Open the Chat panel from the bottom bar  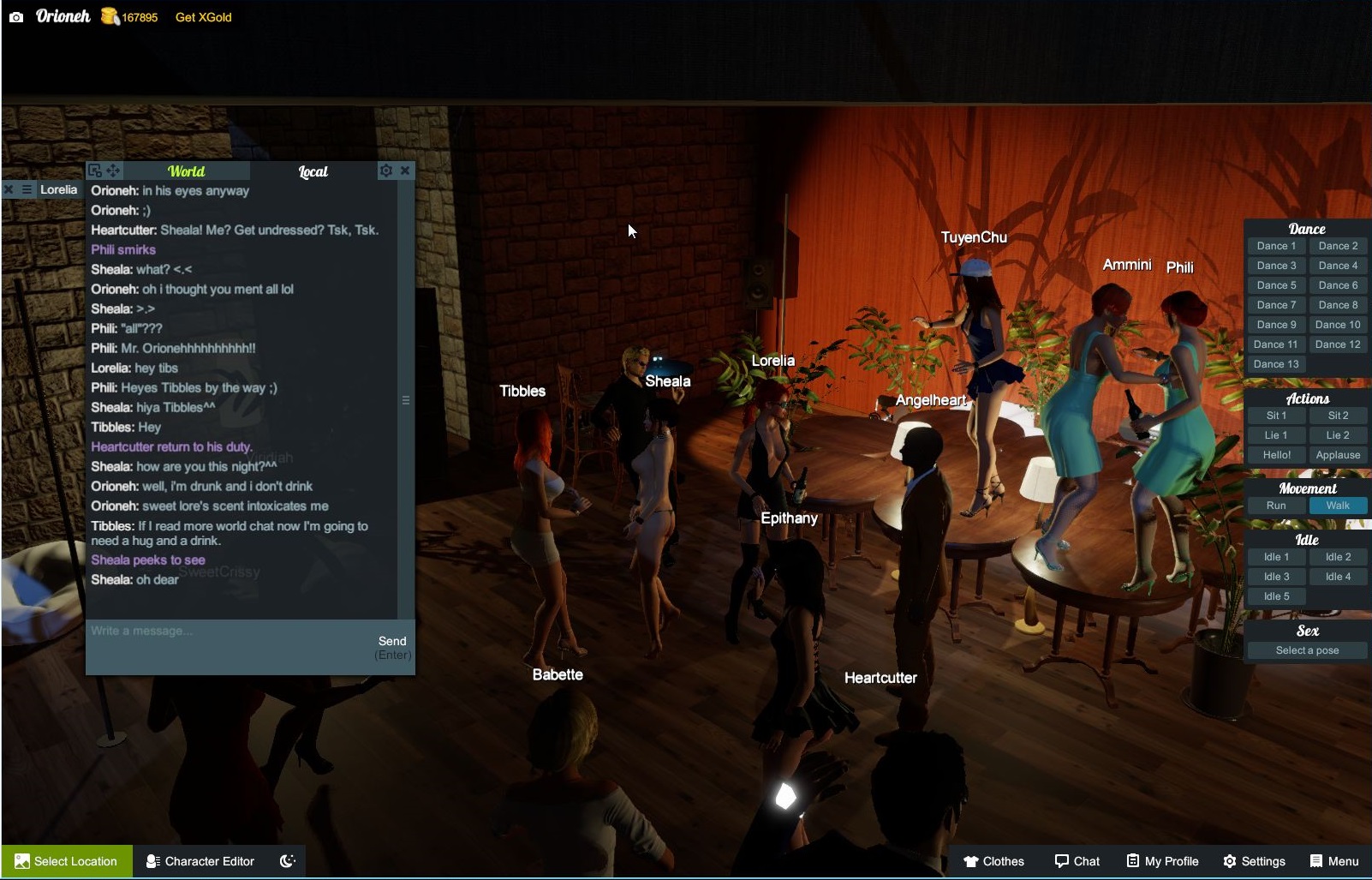point(1077,861)
